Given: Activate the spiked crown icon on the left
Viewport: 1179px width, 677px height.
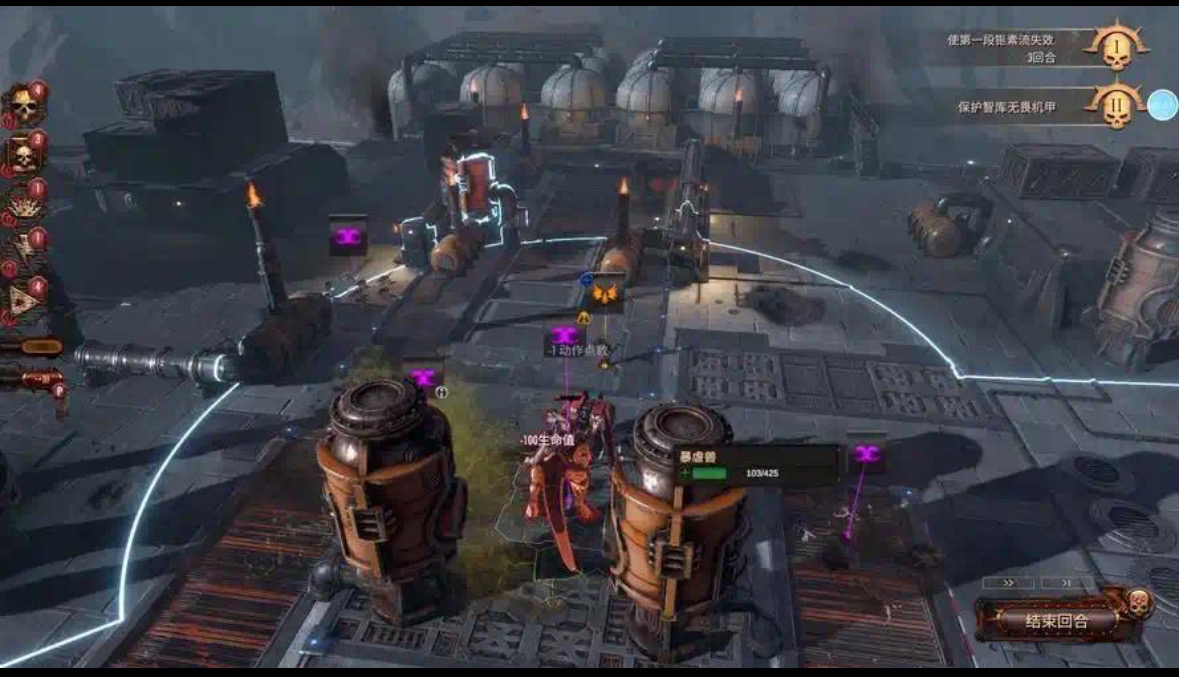Looking at the screenshot, I should pos(22,205).
